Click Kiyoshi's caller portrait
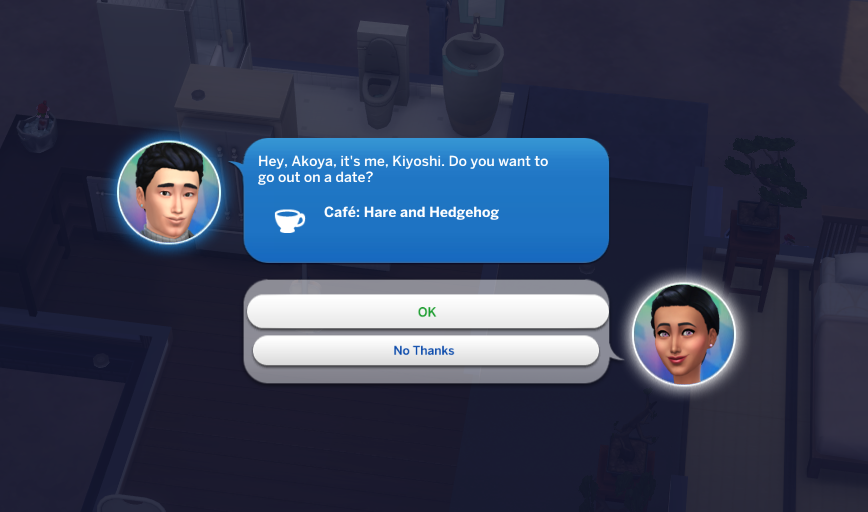This screenshot has width=868, height=512. (169, 192)
